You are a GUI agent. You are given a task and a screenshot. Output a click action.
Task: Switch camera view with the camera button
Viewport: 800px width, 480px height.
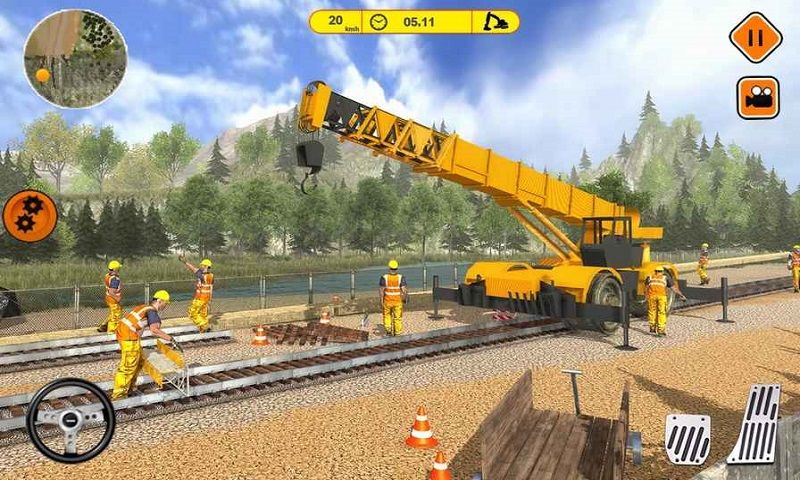758,98
